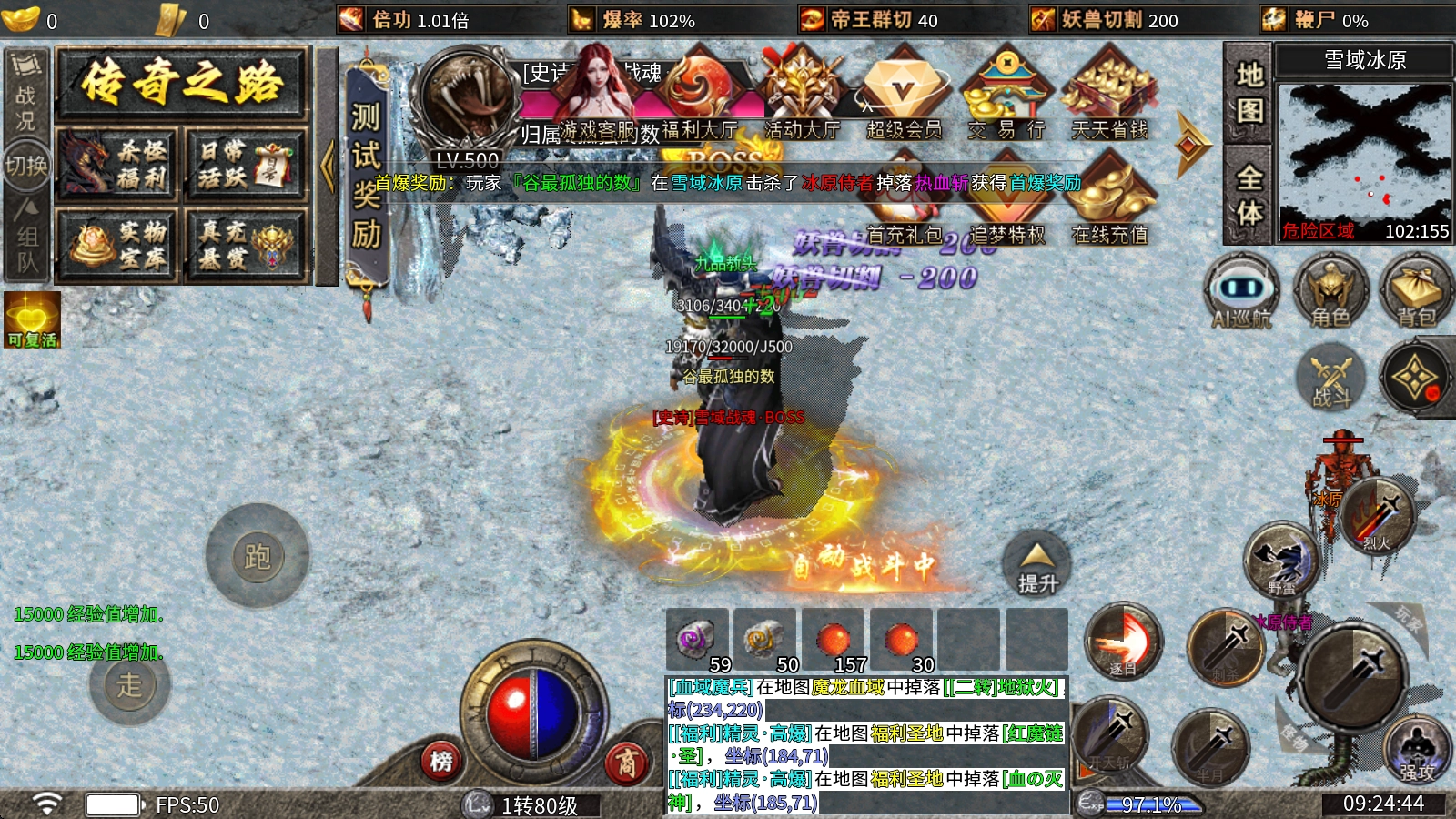Open the 福利大厅 welfare hall
Viewport: 1456px width, 819px height.
coord(698,100)
